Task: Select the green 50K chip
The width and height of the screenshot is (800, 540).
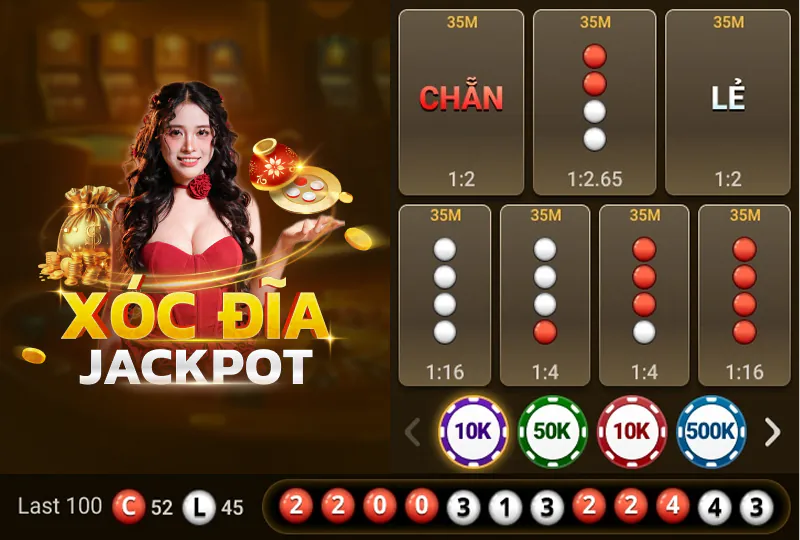Action: (x=552, y=432)
